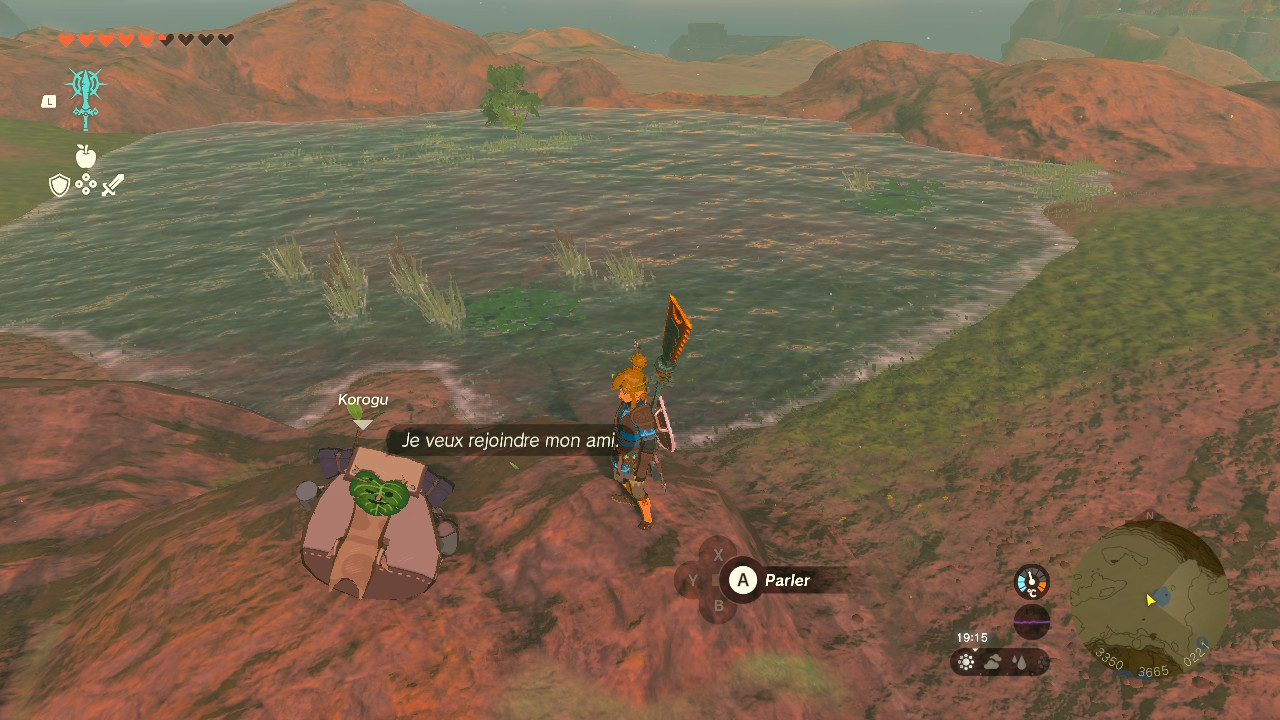Click the blue marker on the minimap

coord(1161,596)
